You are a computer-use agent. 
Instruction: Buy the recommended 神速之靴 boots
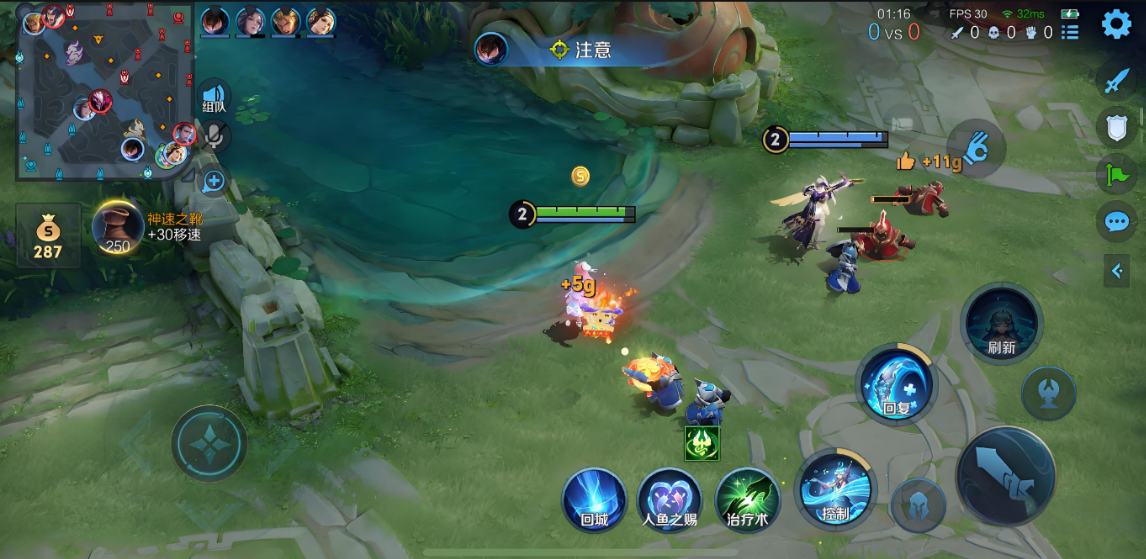[118, 227]
